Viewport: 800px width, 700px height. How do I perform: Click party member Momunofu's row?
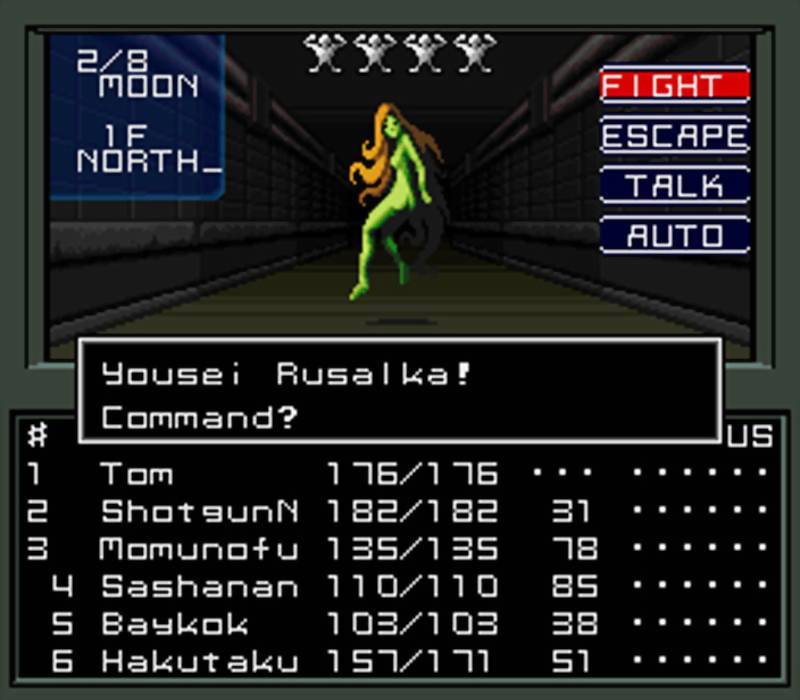(x=199, y=548)
